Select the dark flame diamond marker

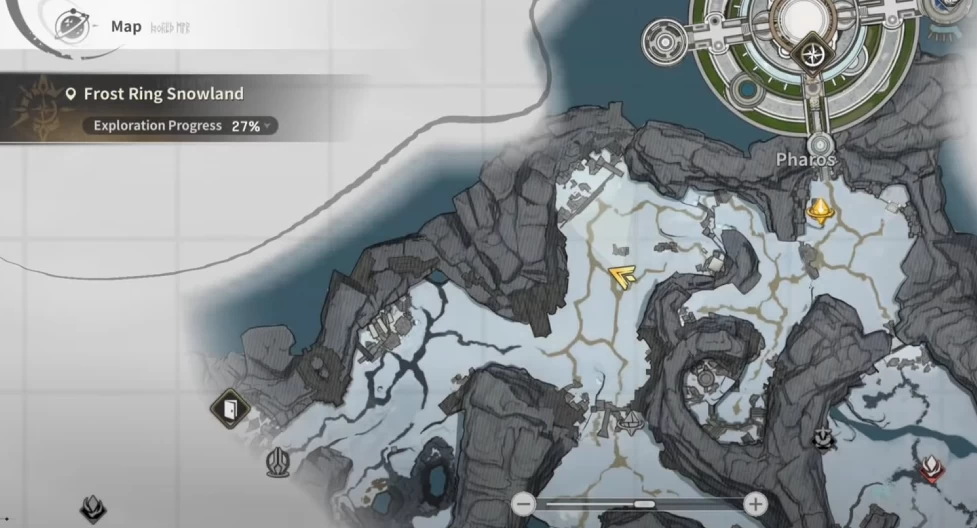(94, 509)
